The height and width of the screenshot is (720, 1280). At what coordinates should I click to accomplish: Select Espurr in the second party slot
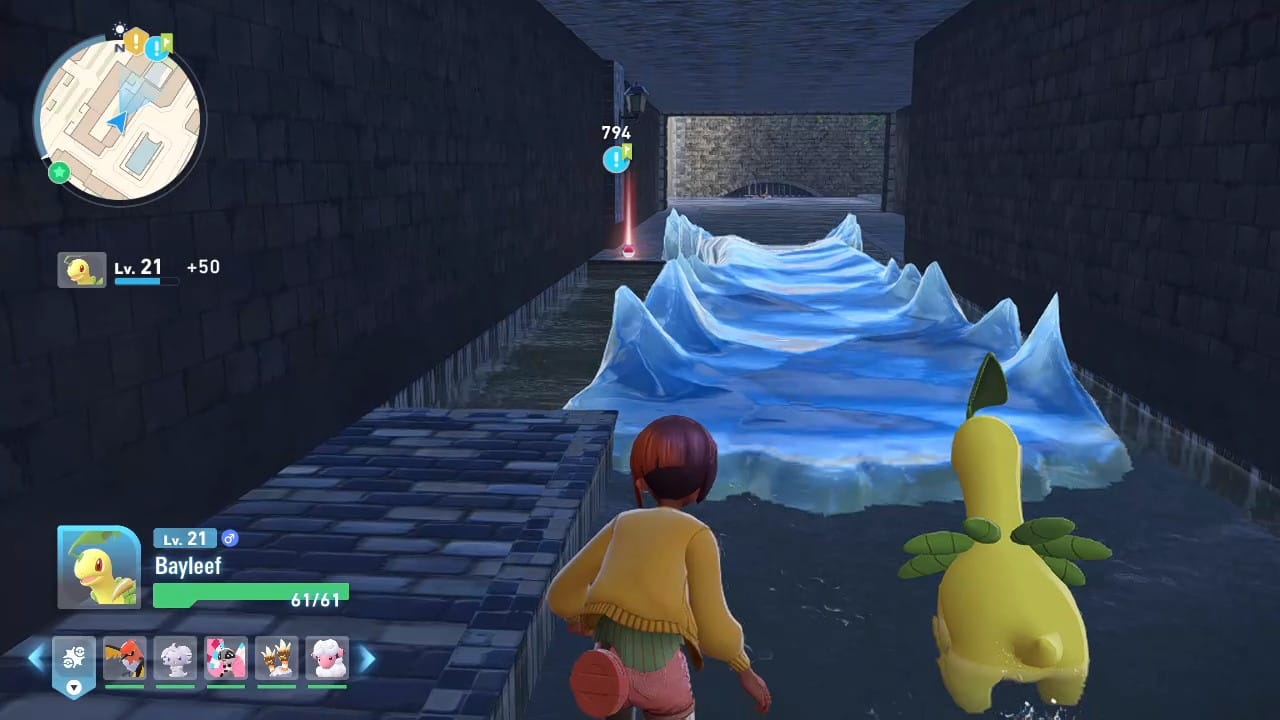tap(175, 658)
